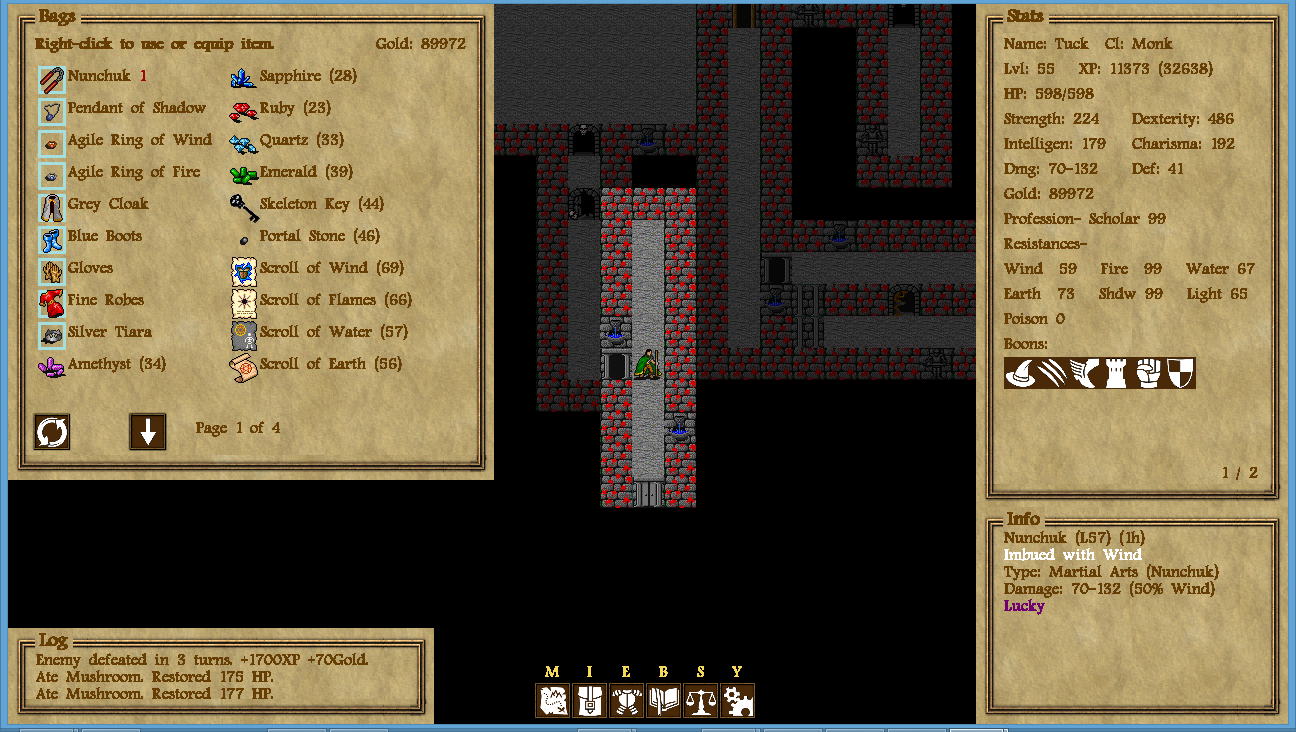
Task: Open the scales icon panel
Action: coord(701,700)
